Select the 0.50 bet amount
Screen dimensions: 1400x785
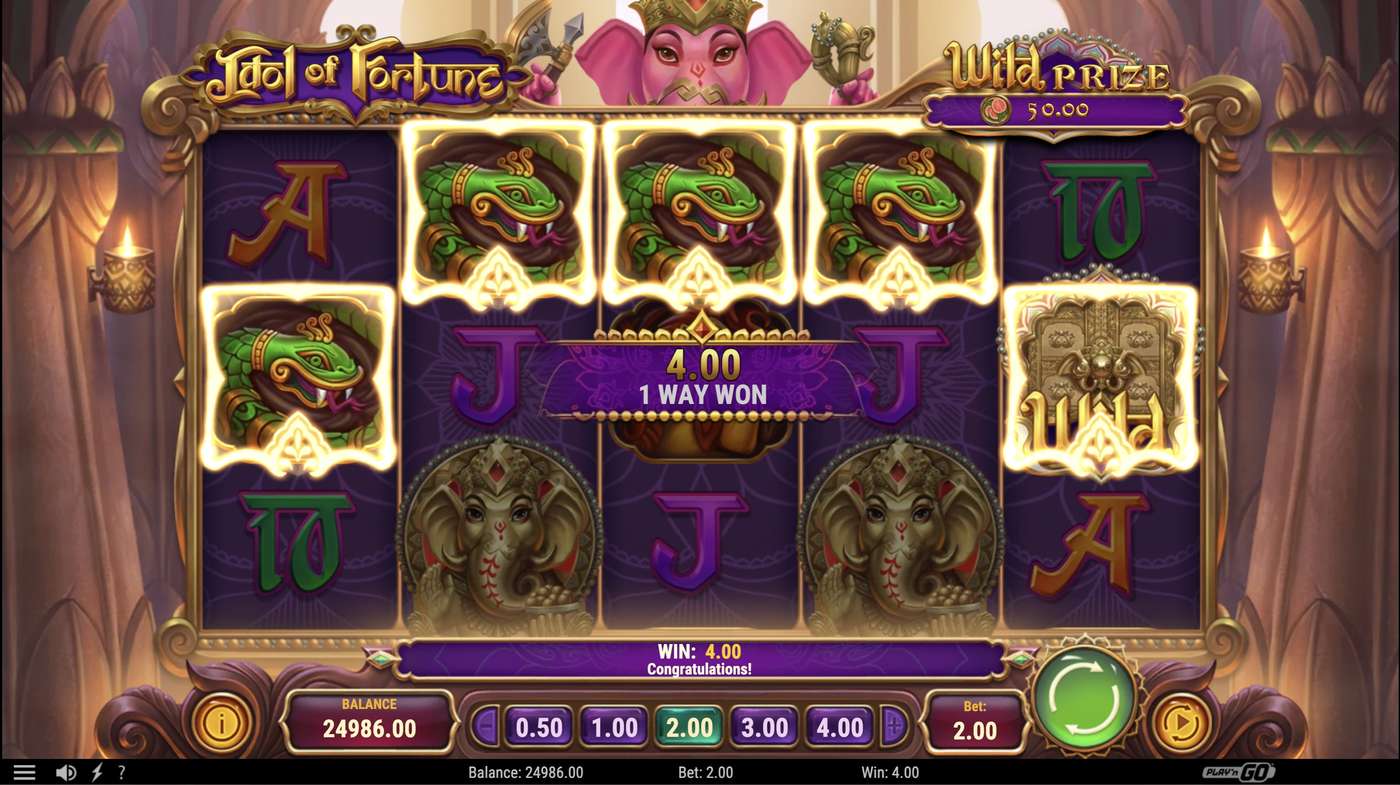click(536, 727)
